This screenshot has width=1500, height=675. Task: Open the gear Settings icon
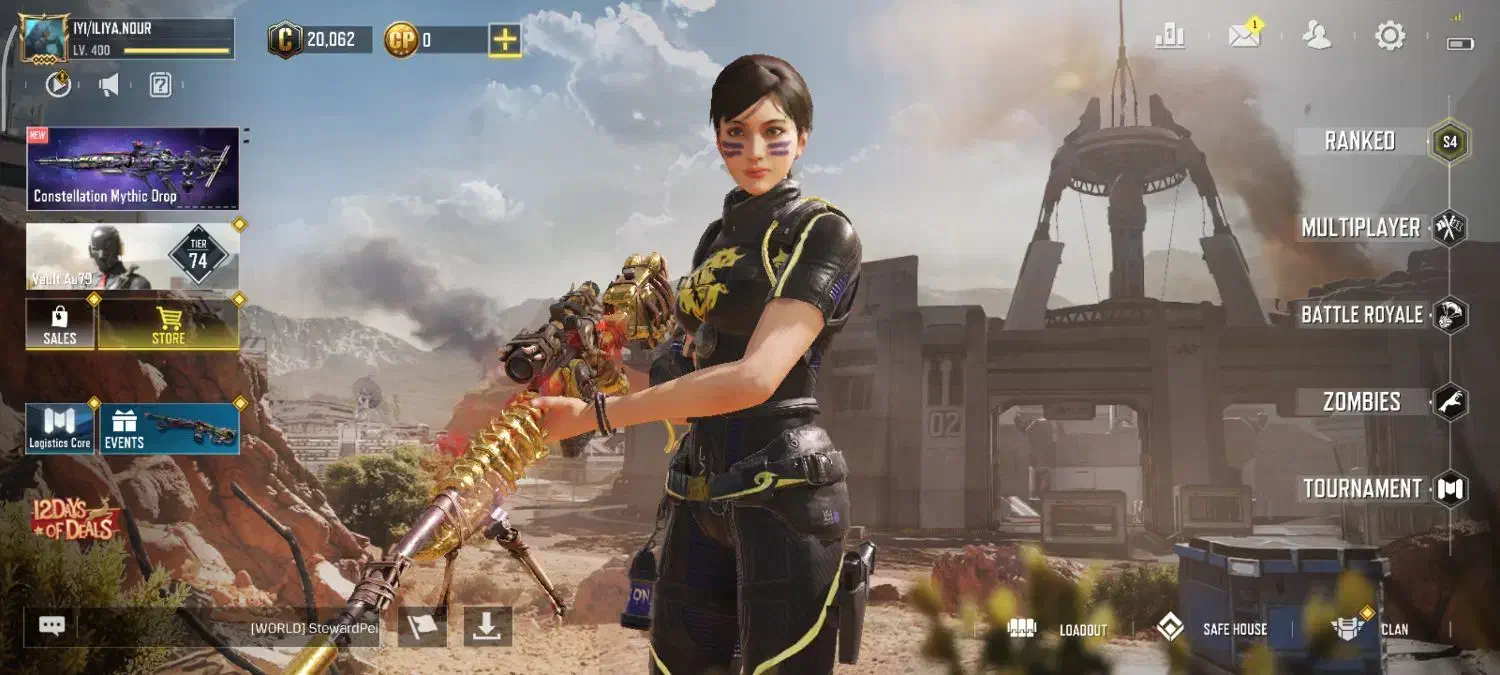(x=1390, y=37)
